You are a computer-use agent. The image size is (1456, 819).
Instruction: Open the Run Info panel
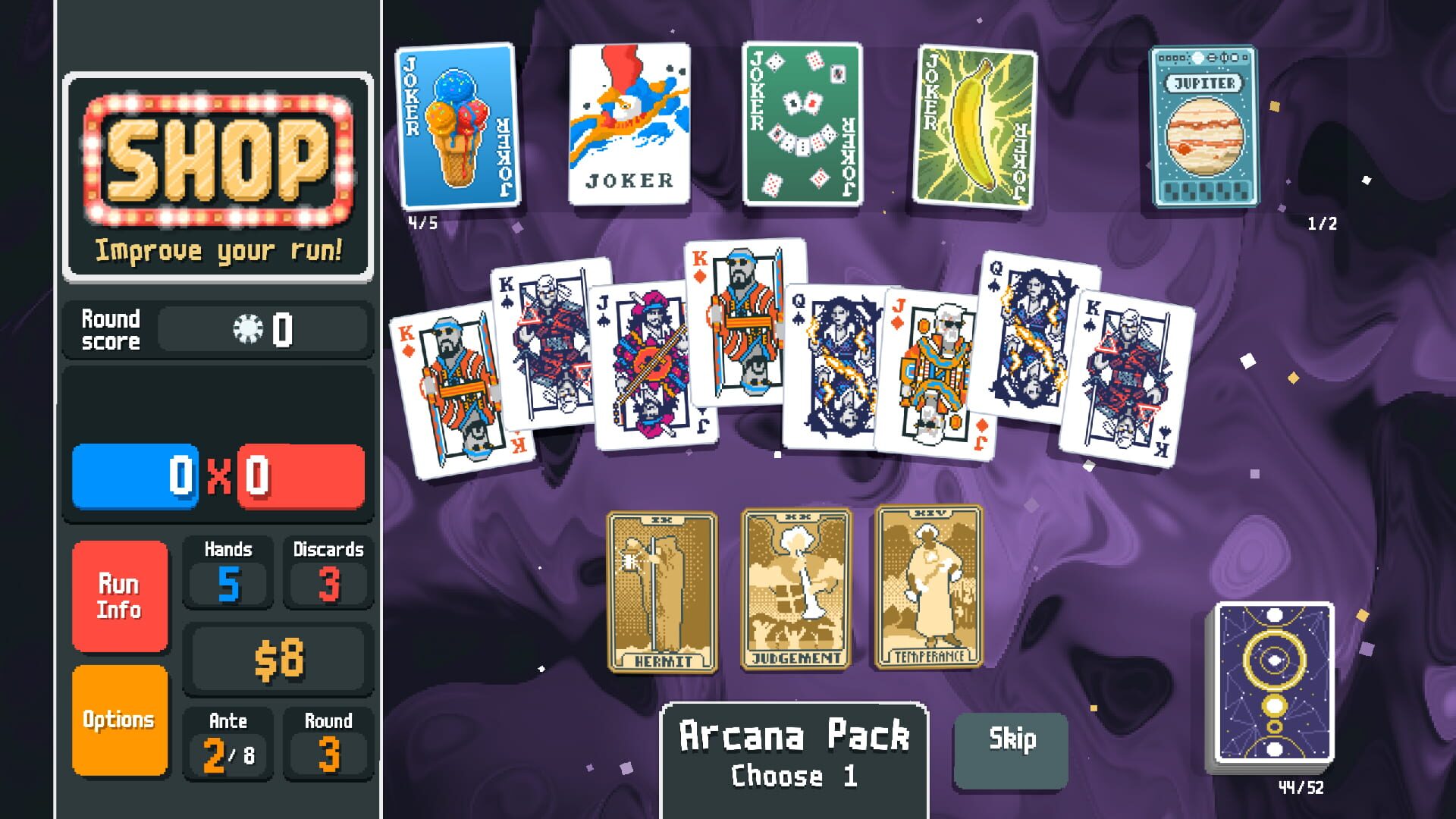[x=120, y=597]
